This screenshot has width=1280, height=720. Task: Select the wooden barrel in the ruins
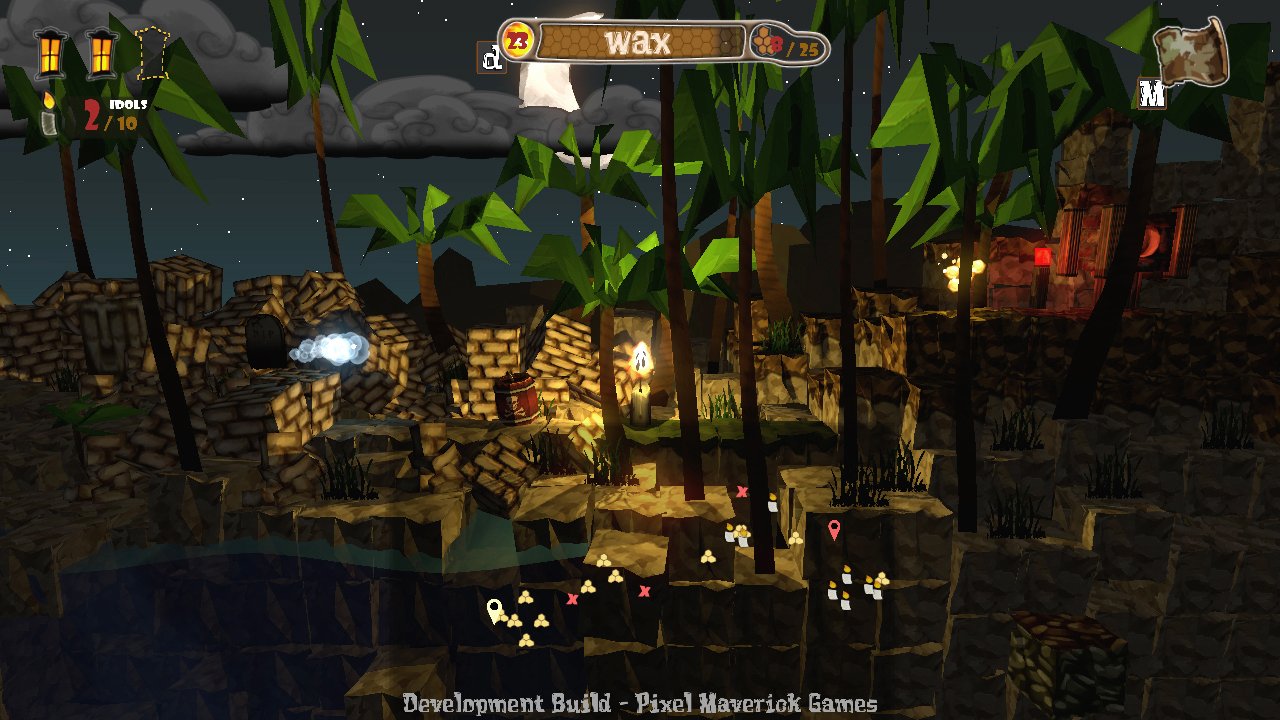pyautogui.click(x=518, y=398)
